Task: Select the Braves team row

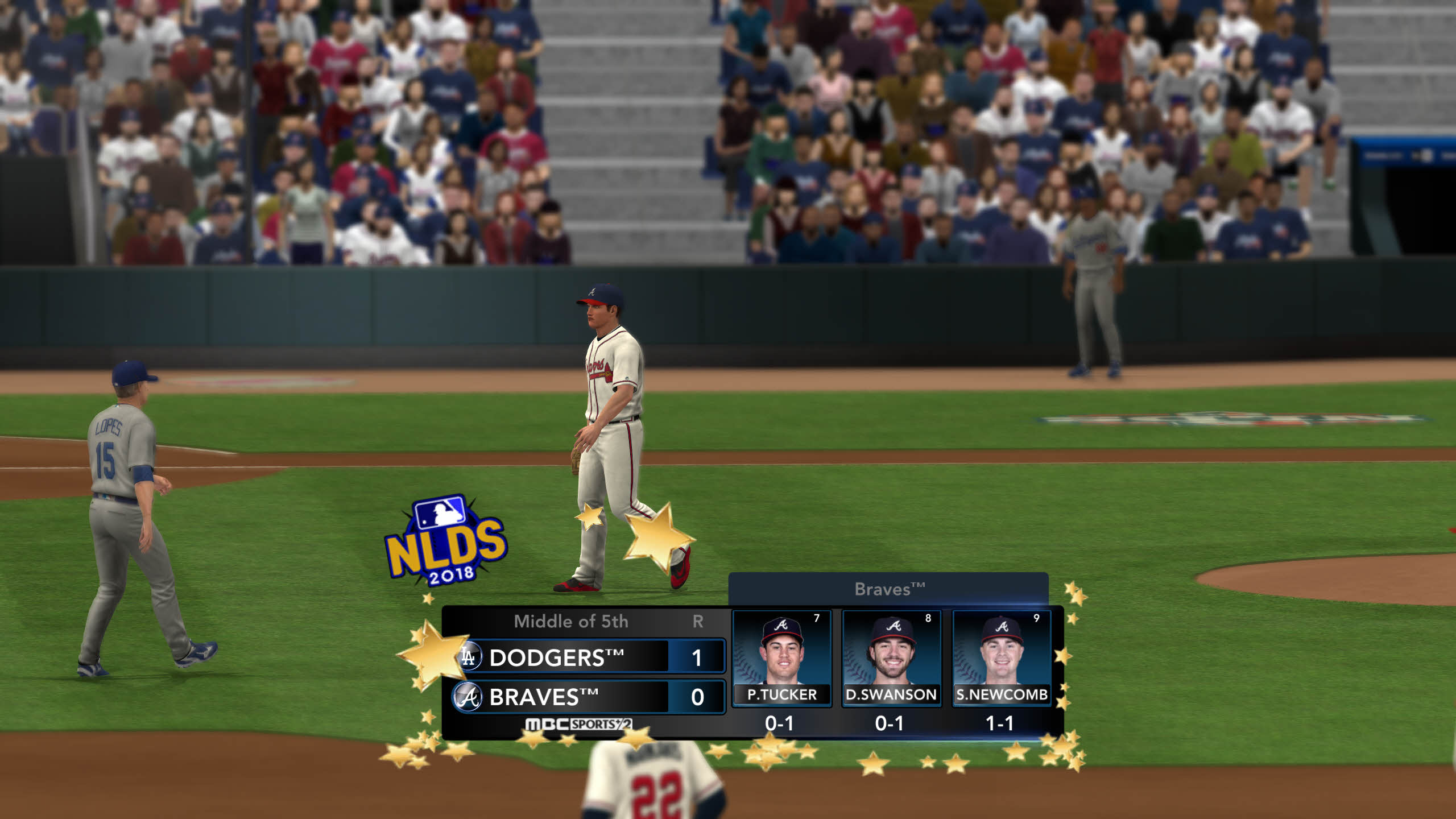Action: click(589, 697)
